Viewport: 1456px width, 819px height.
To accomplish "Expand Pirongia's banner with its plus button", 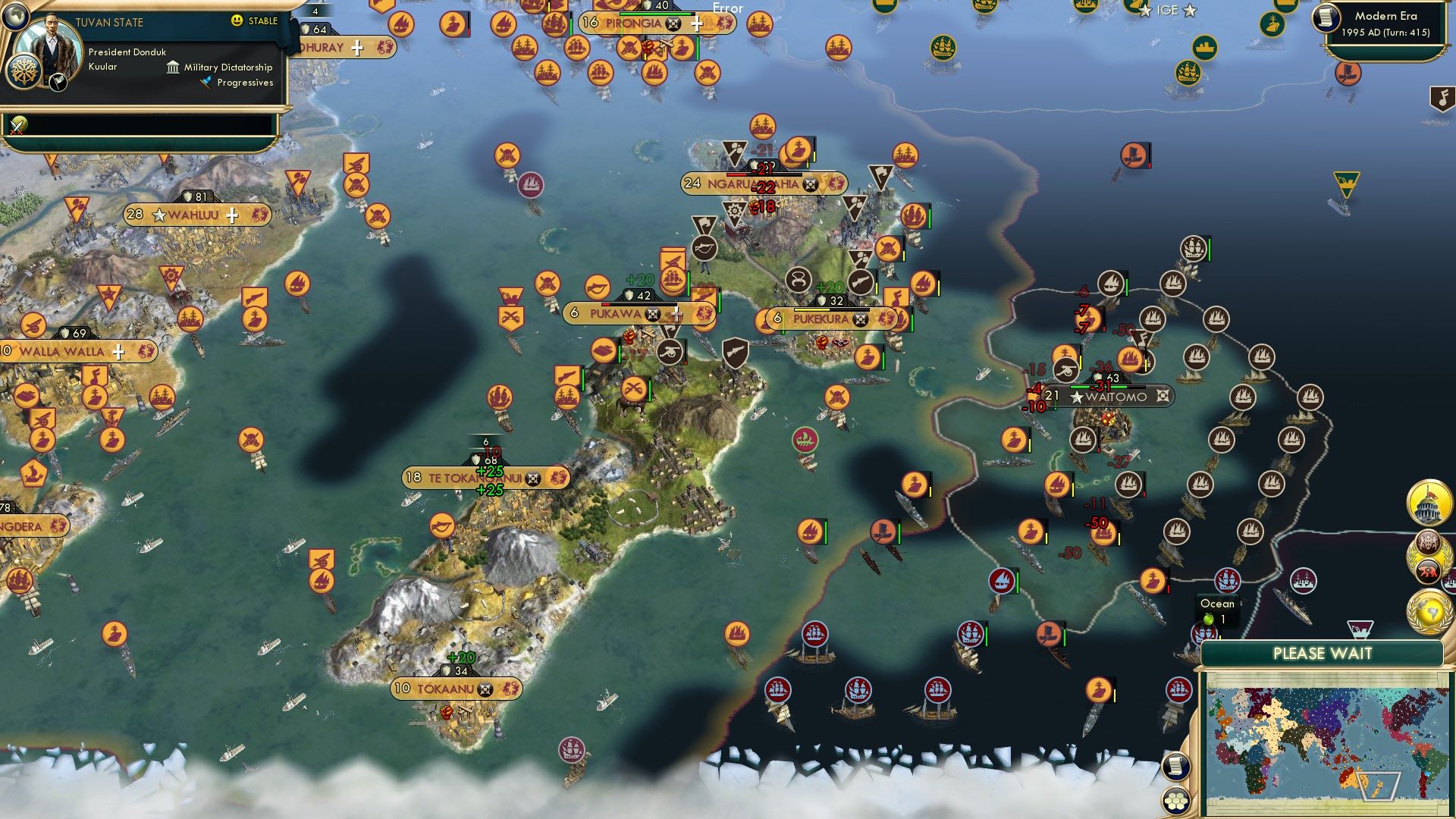I will click(697, 24).
